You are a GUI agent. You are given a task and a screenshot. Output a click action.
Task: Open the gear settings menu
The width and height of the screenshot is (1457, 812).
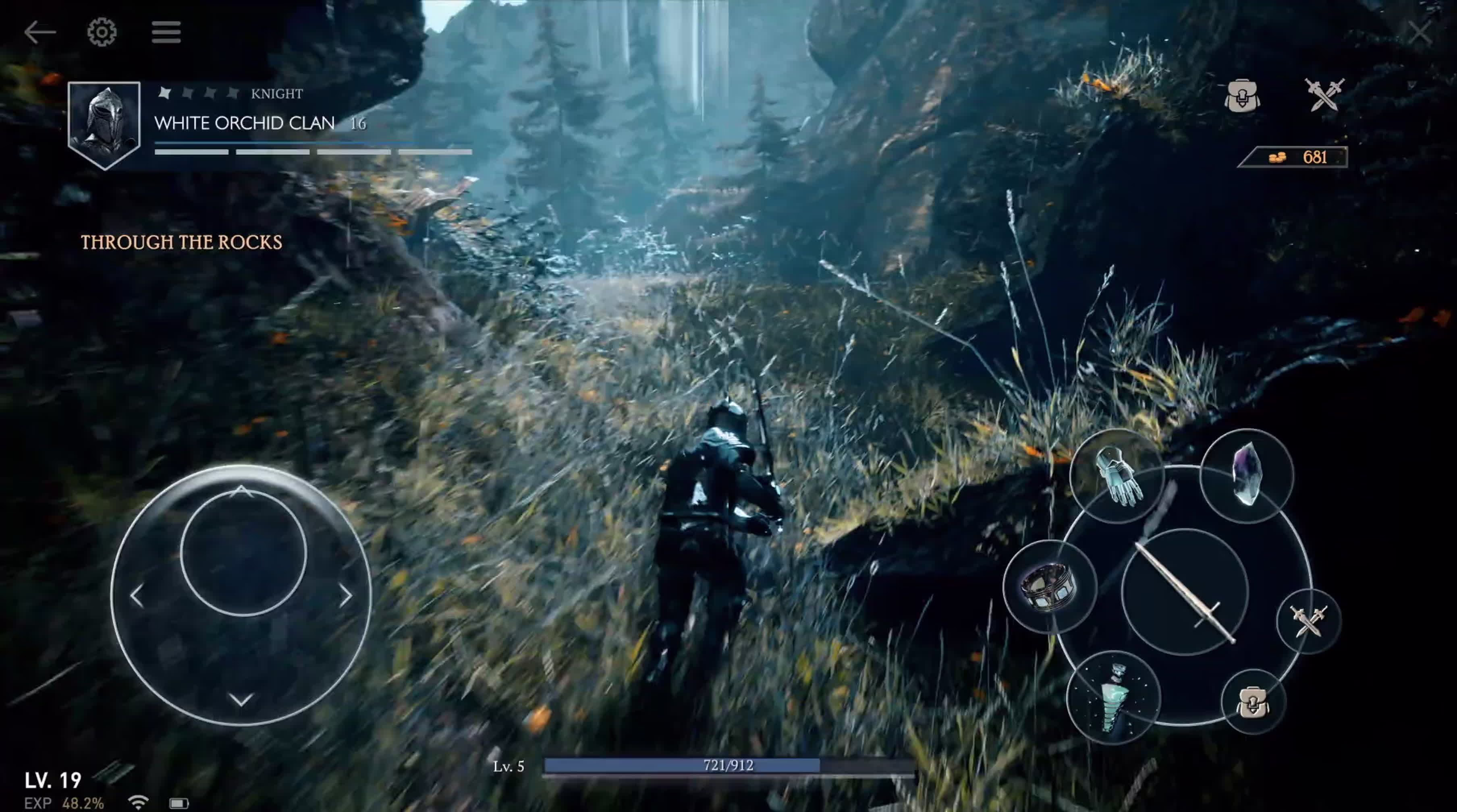click(x=102, y=32)
